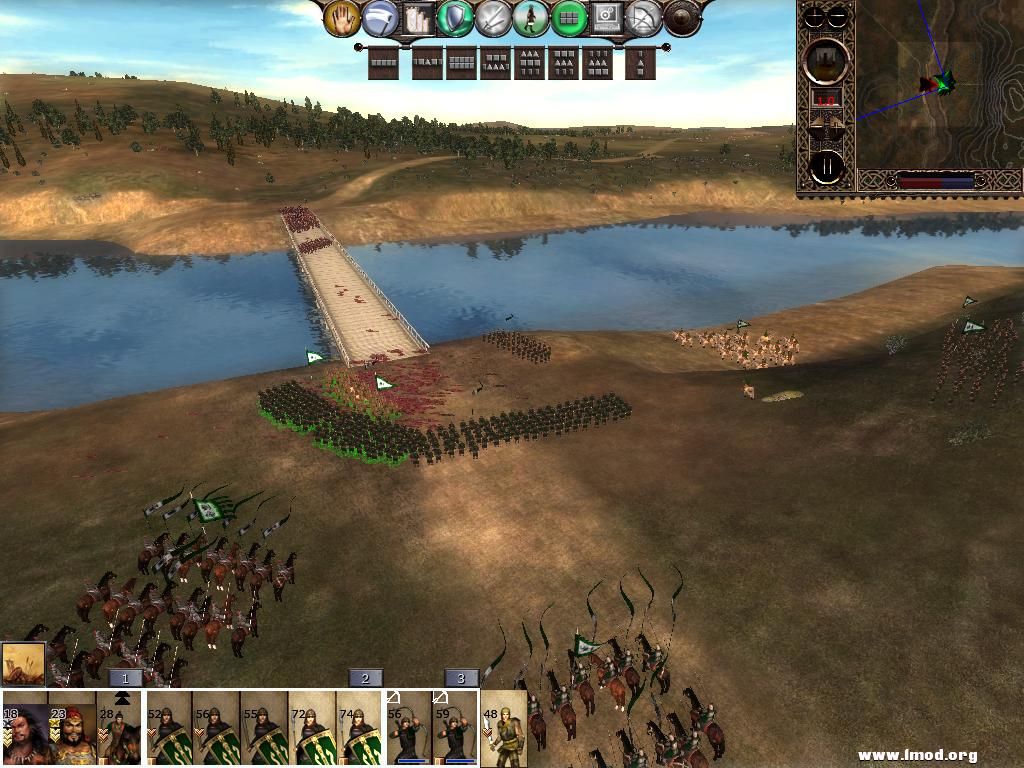Order a withdraw with the white flag icon
Viewport: 1024px width, 768px height.
pos(380,18)
